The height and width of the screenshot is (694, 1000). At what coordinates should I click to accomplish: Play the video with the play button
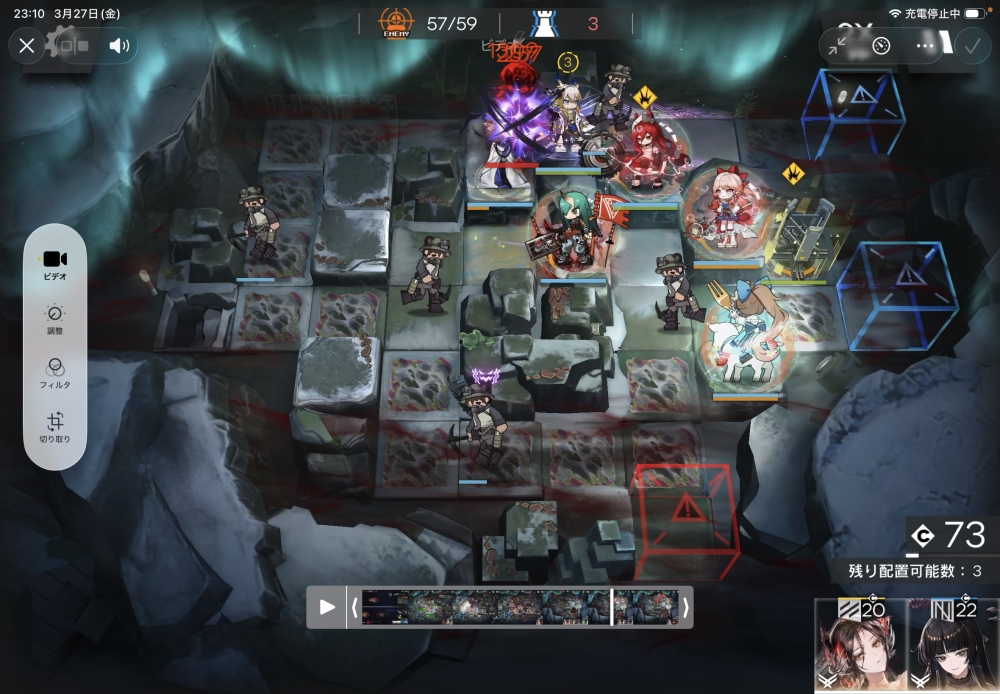[327, 607]
